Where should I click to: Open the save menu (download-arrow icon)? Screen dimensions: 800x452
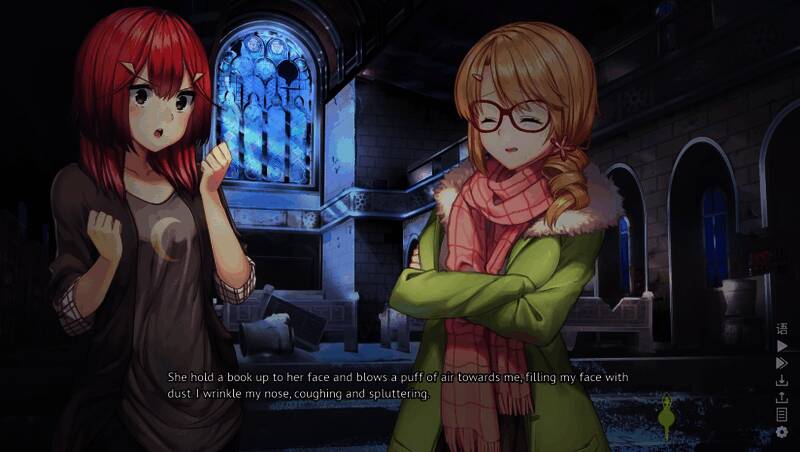click(x=782, y=380)
